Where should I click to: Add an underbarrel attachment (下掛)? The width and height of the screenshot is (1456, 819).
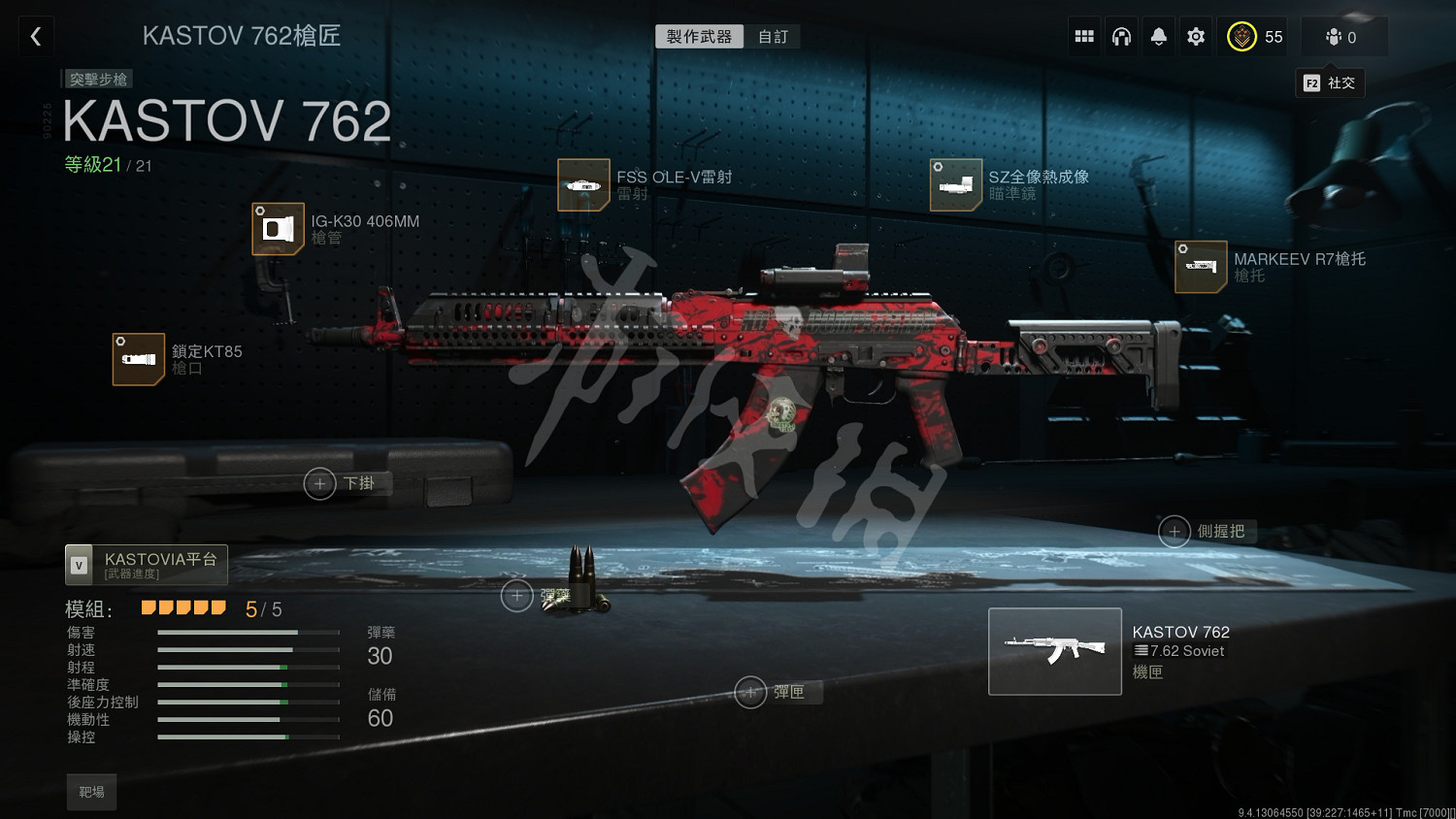(x=320, y=483)
